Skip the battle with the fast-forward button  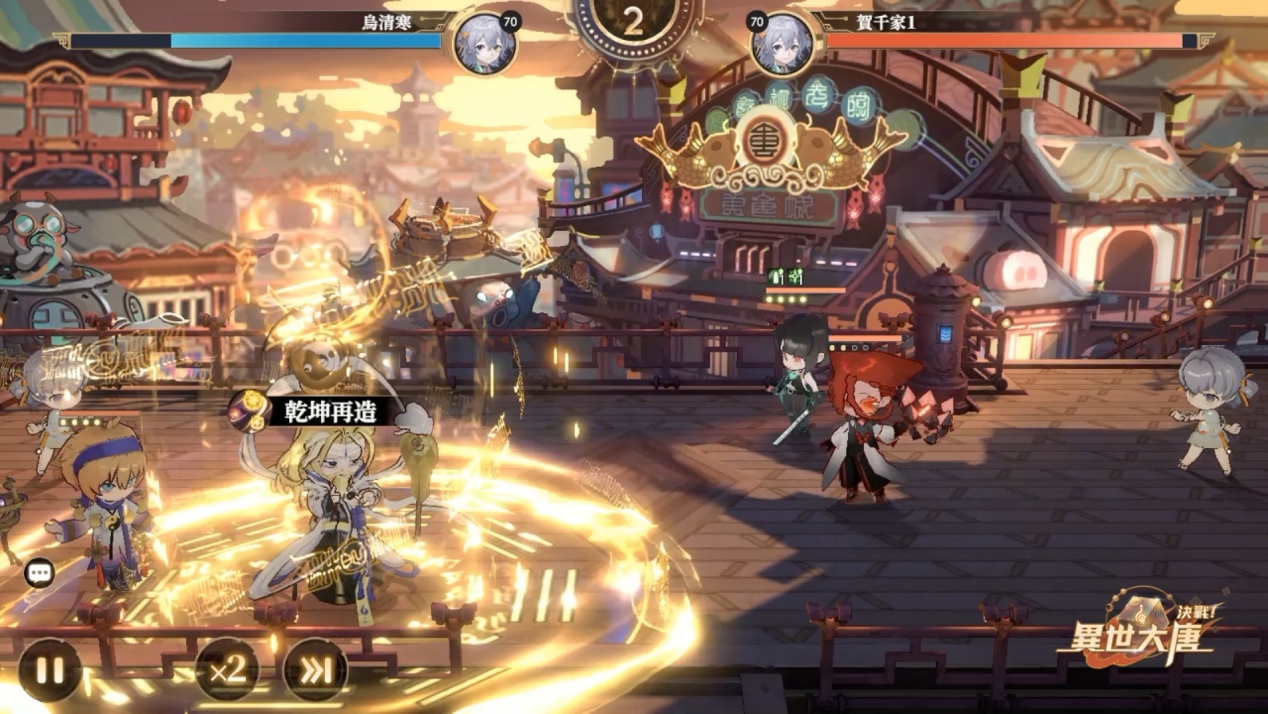315,670
